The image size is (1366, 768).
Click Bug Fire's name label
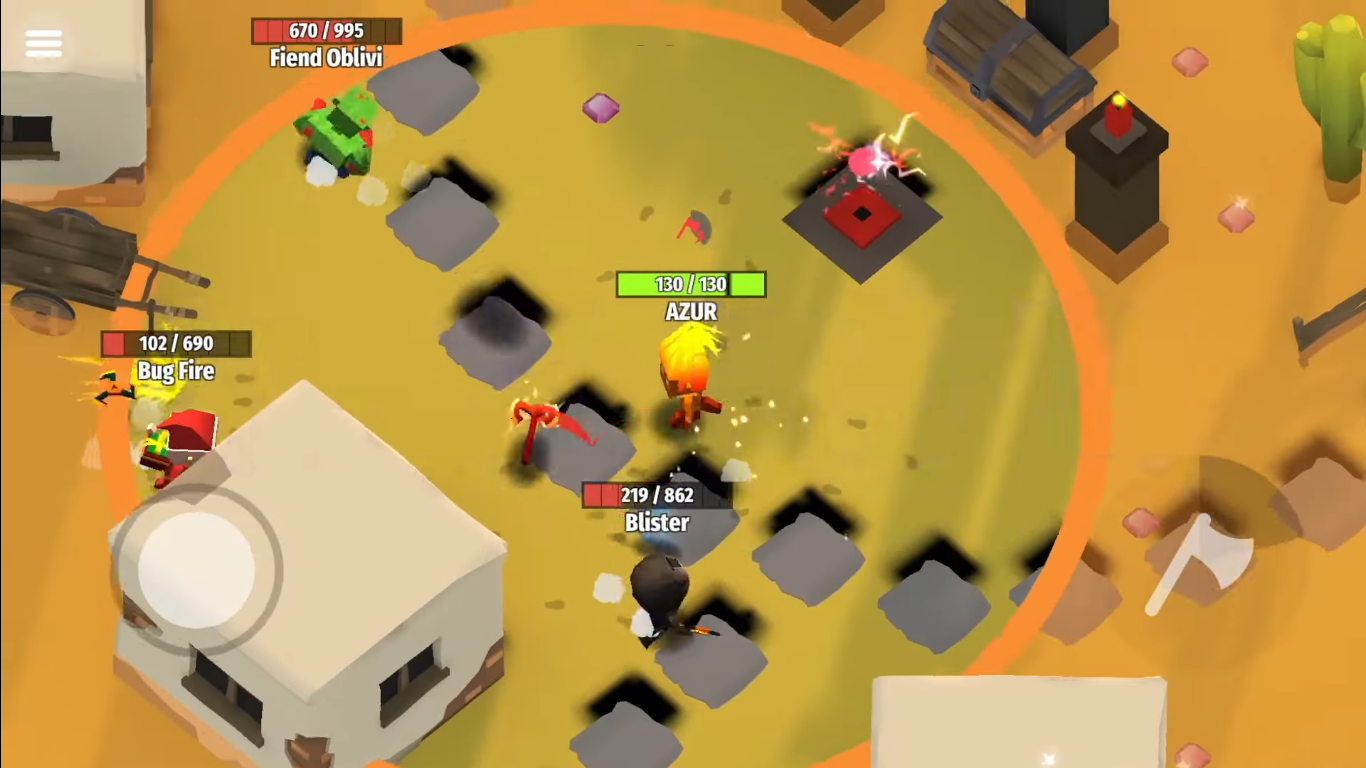pyautogui.click(x=175, y=371)
